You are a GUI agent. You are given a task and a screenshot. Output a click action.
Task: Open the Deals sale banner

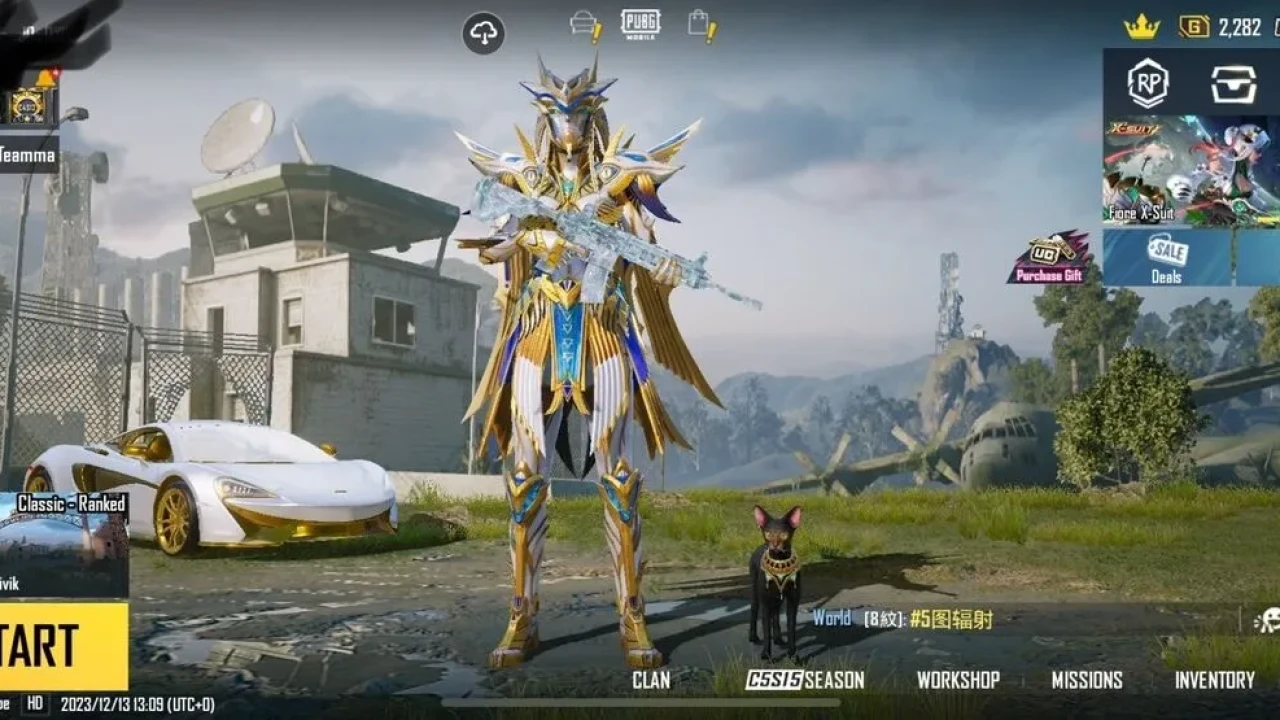pos(1168,257)
